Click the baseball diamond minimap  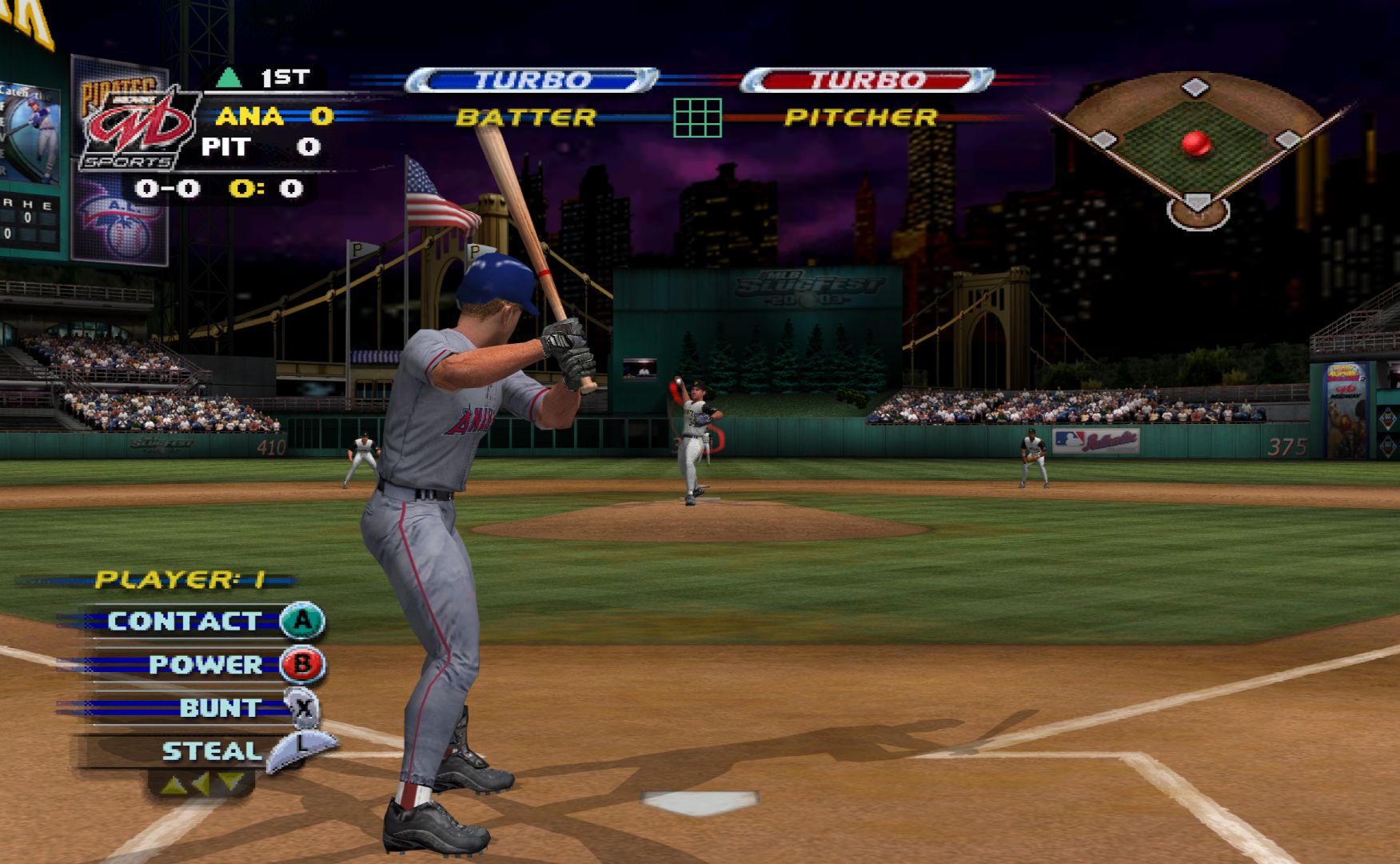(x=1196, y=148)
